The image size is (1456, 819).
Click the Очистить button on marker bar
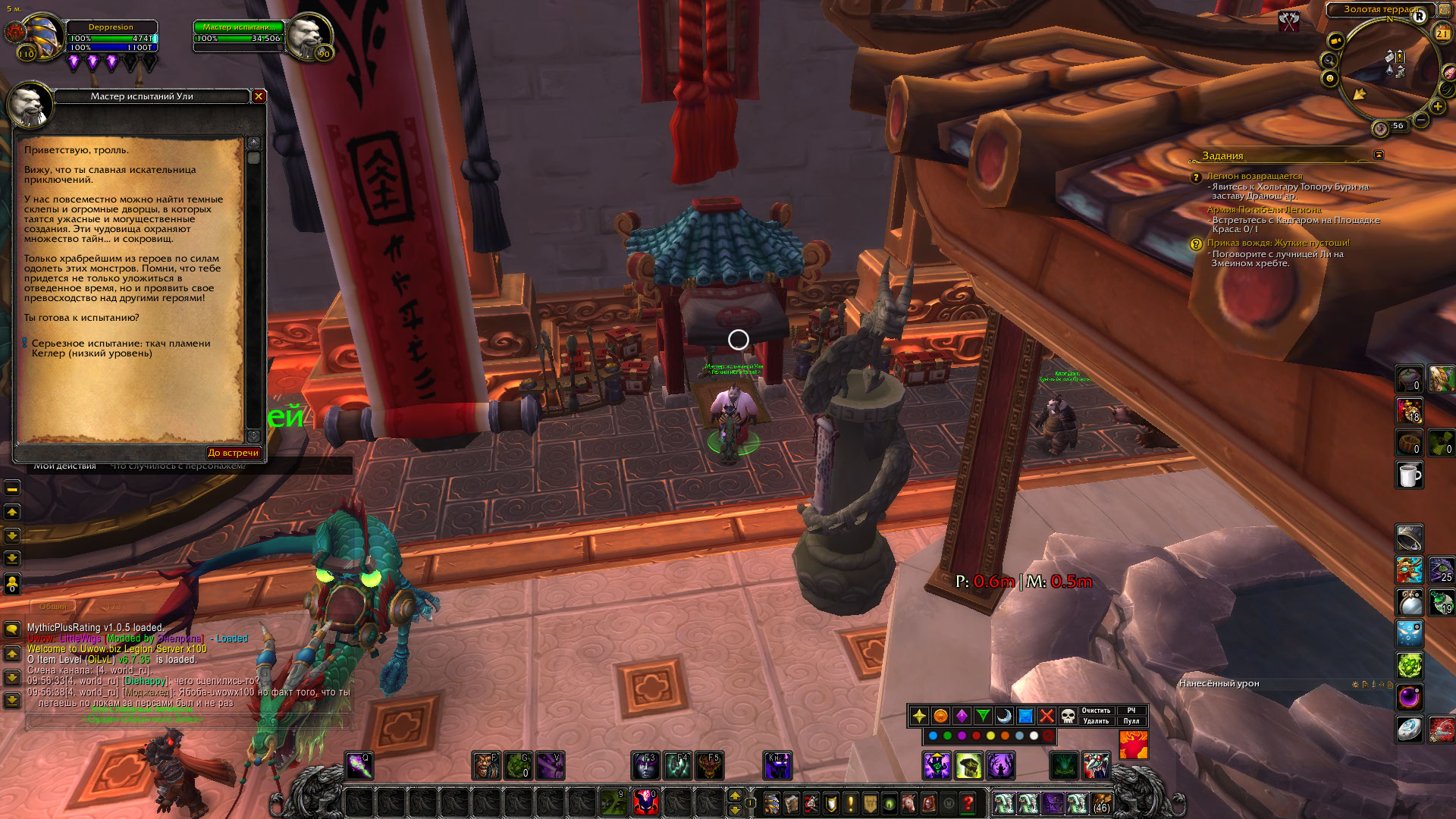(x=1096, y=711)
